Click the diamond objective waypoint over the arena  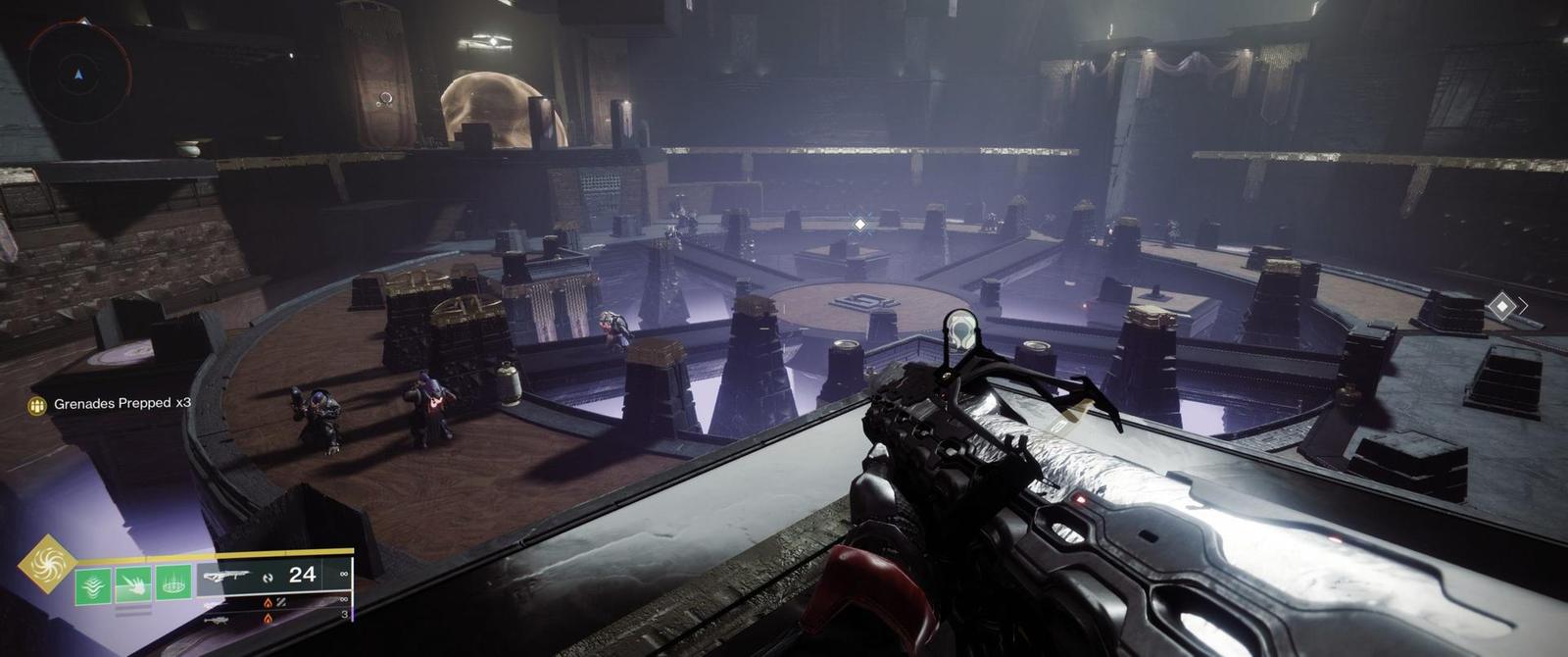tap(859, 226)
